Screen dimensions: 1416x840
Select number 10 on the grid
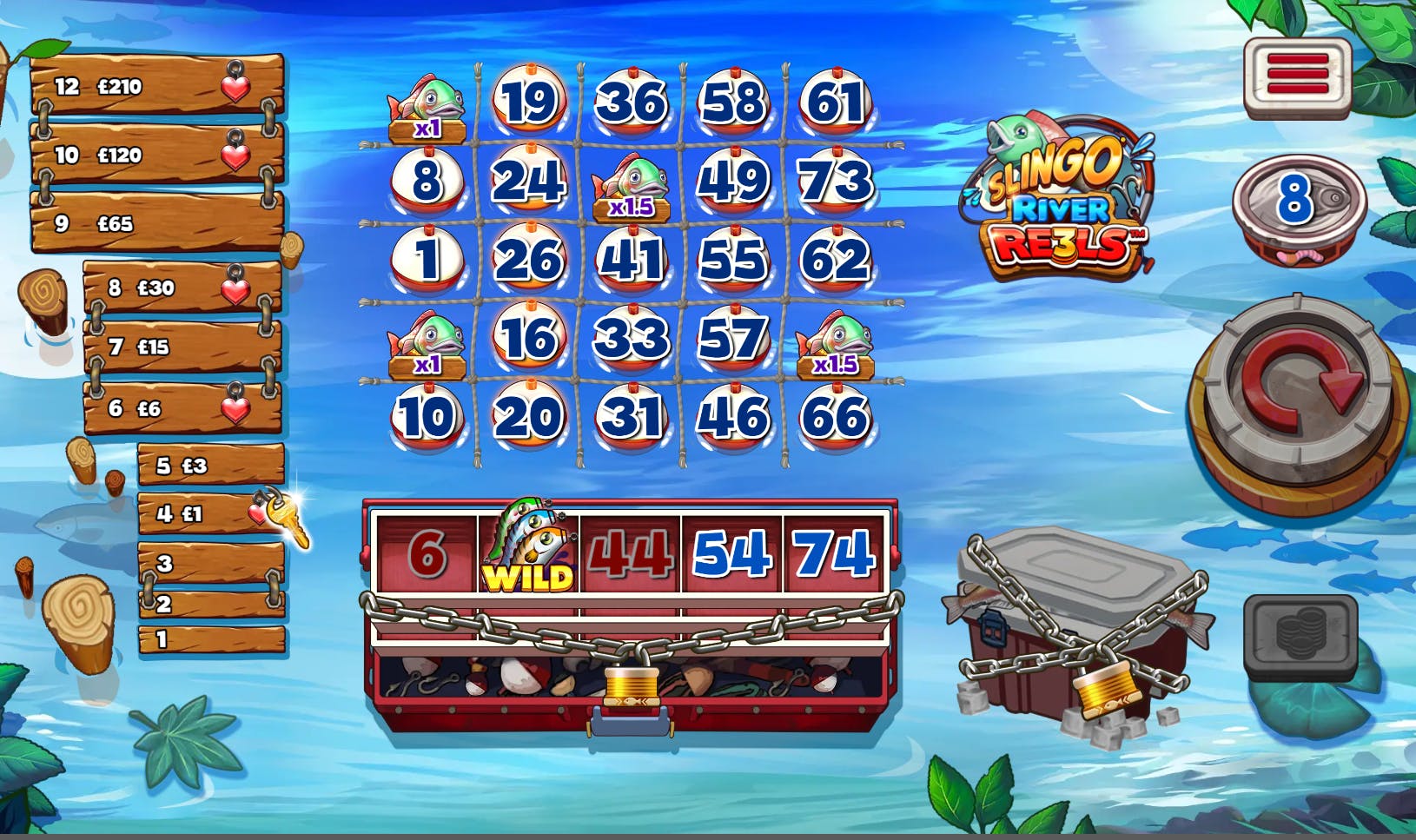[x=427, y=416]
